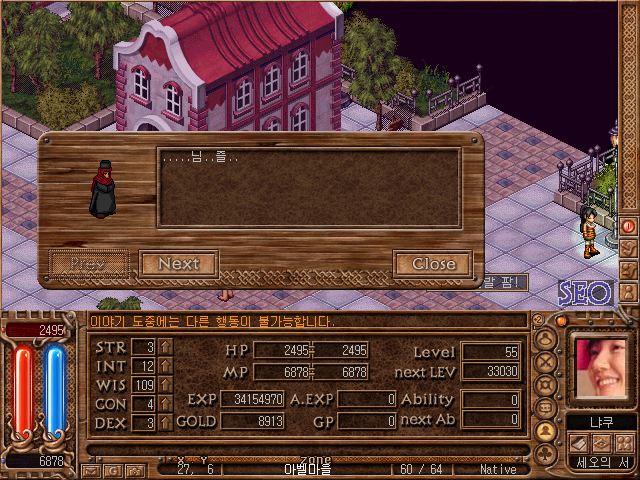Image resolution: width=640 pixels, height=480 pixels.
Task: Raise STR with its arrow button
Action: 165,347
